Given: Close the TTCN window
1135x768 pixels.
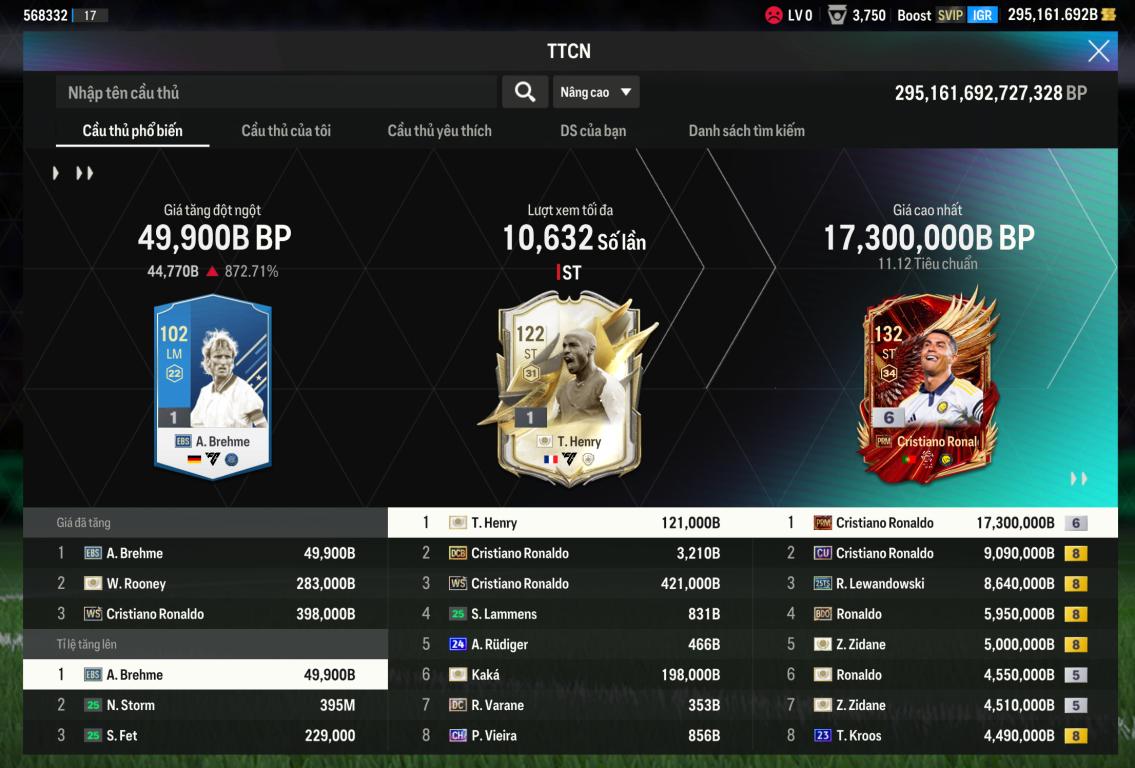Looking at the screenshot, I should pos(1098,52).
